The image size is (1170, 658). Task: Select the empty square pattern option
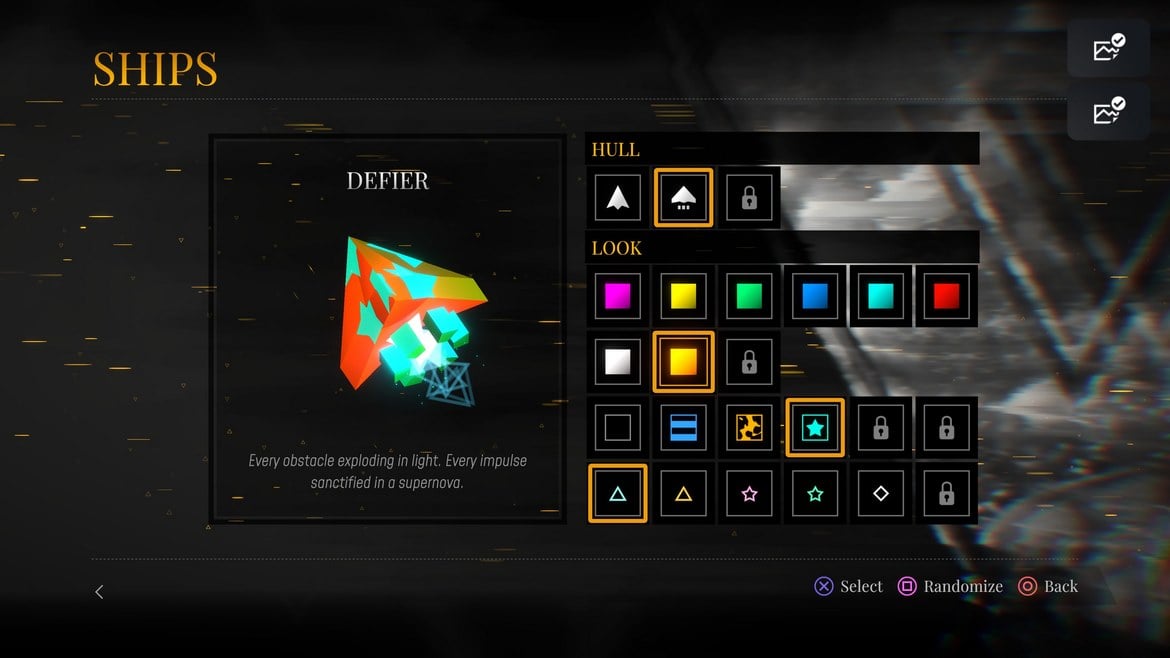coord(618,428)
